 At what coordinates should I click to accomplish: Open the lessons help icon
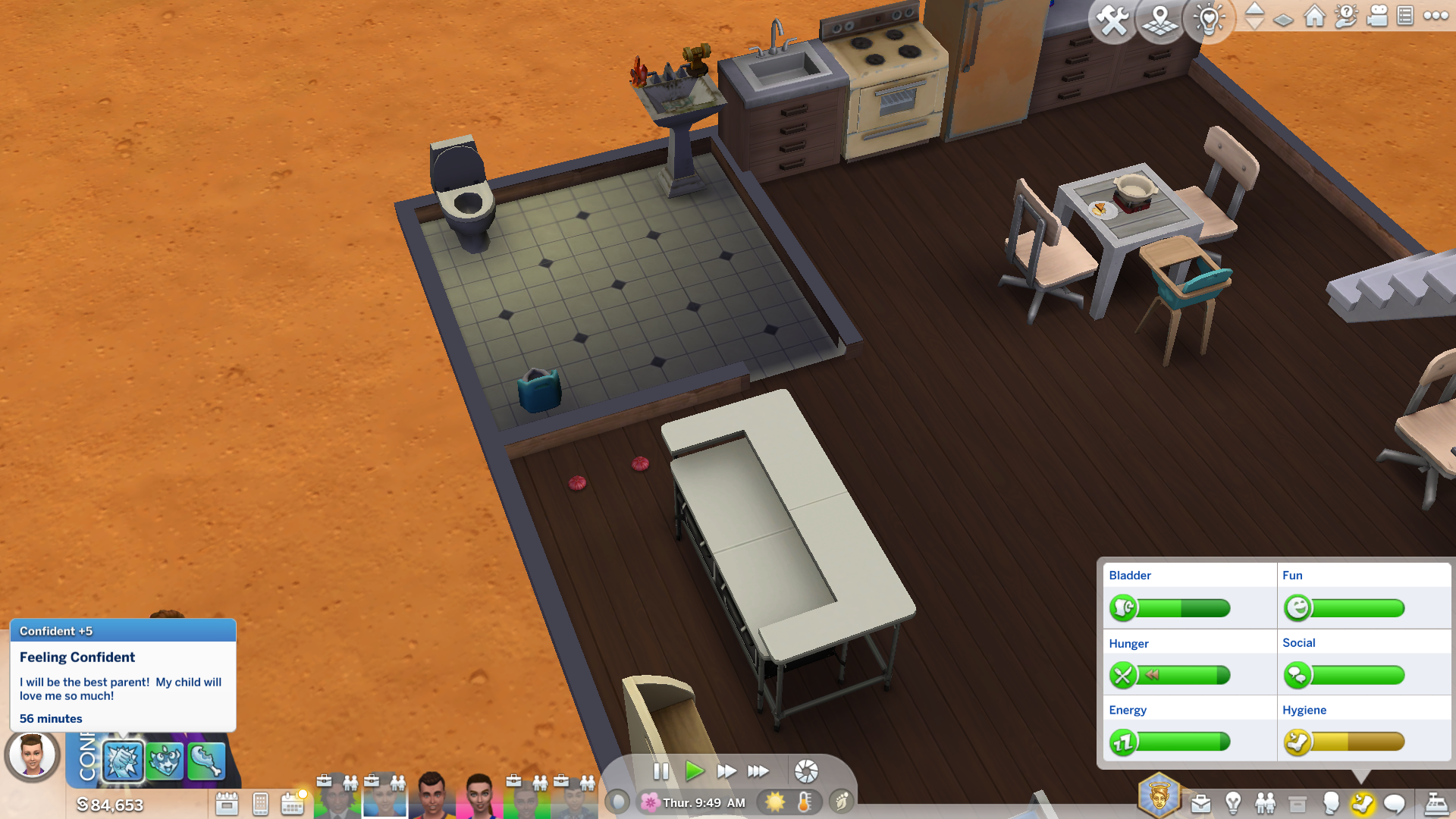pyautogui.click(x=1346, y=16)
